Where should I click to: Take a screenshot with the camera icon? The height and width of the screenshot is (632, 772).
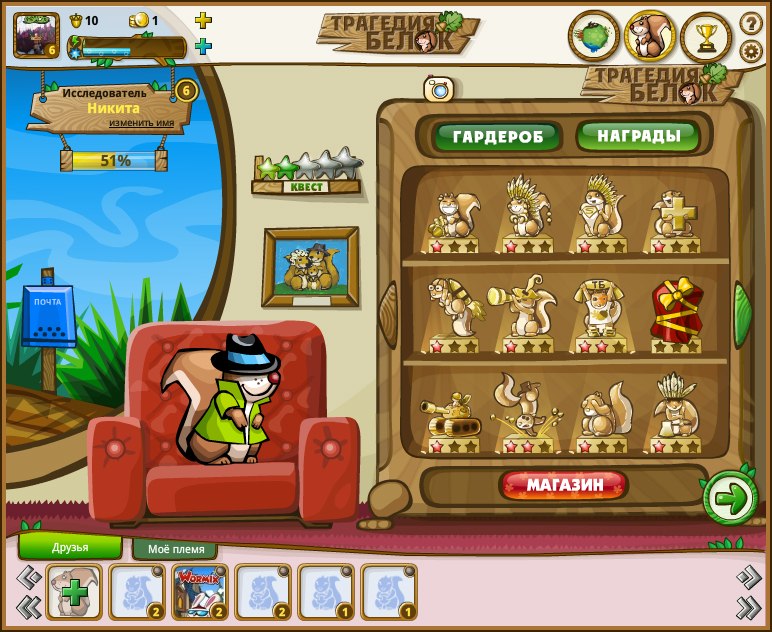point(439,89)
